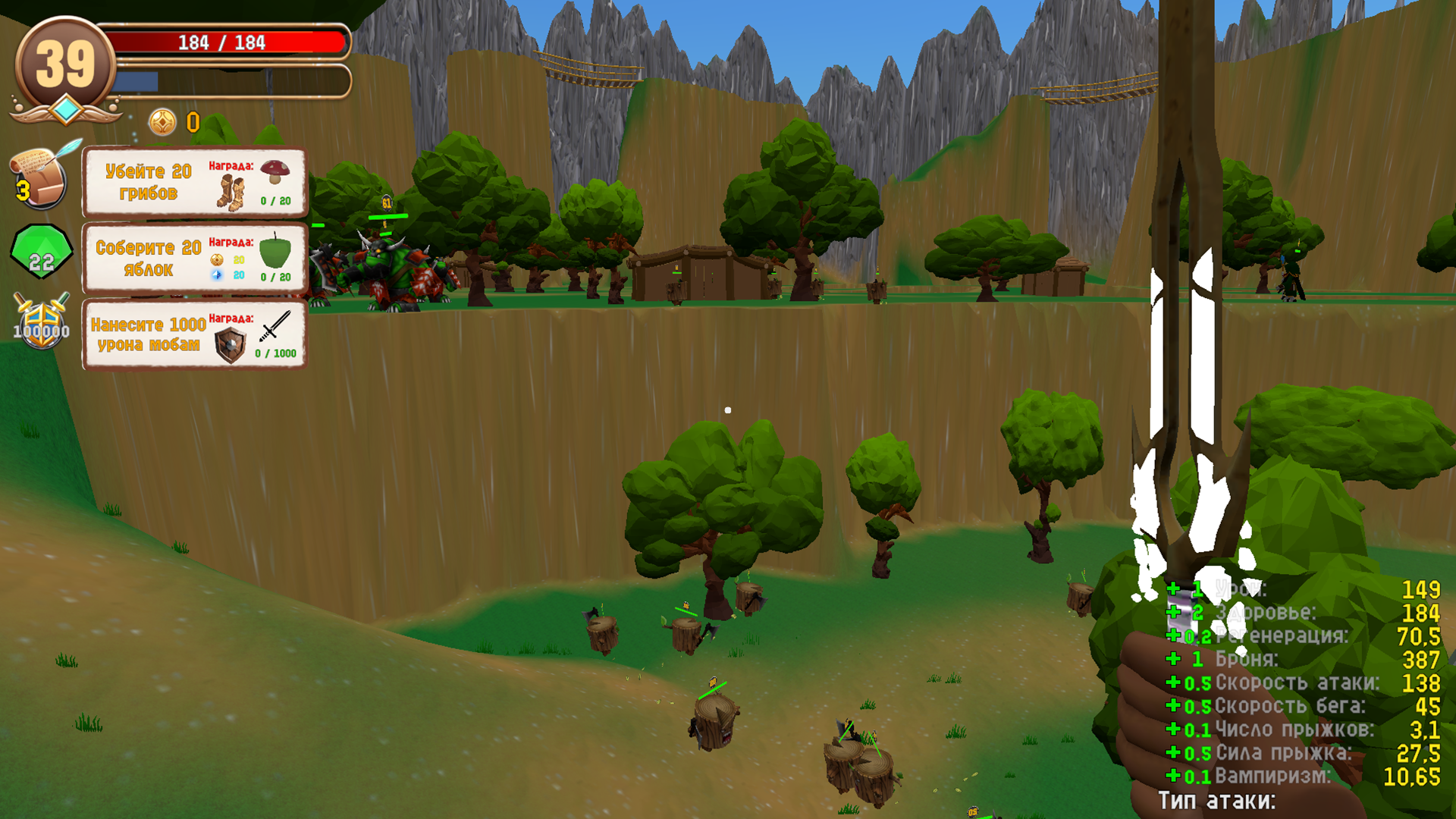Increase Скорость атаки with its plus button

pyautogui.click(x=1173, y=683)
